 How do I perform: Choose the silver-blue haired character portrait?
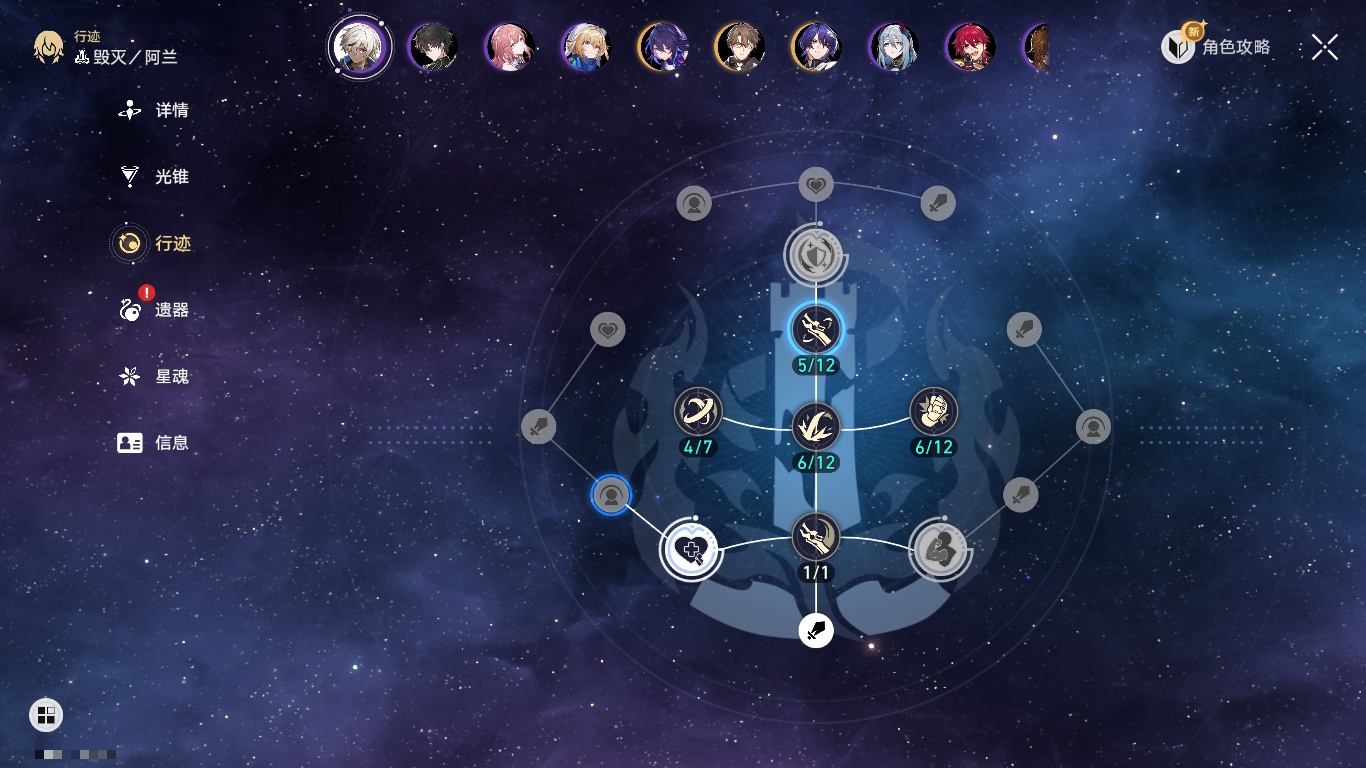tap(893, 47)
